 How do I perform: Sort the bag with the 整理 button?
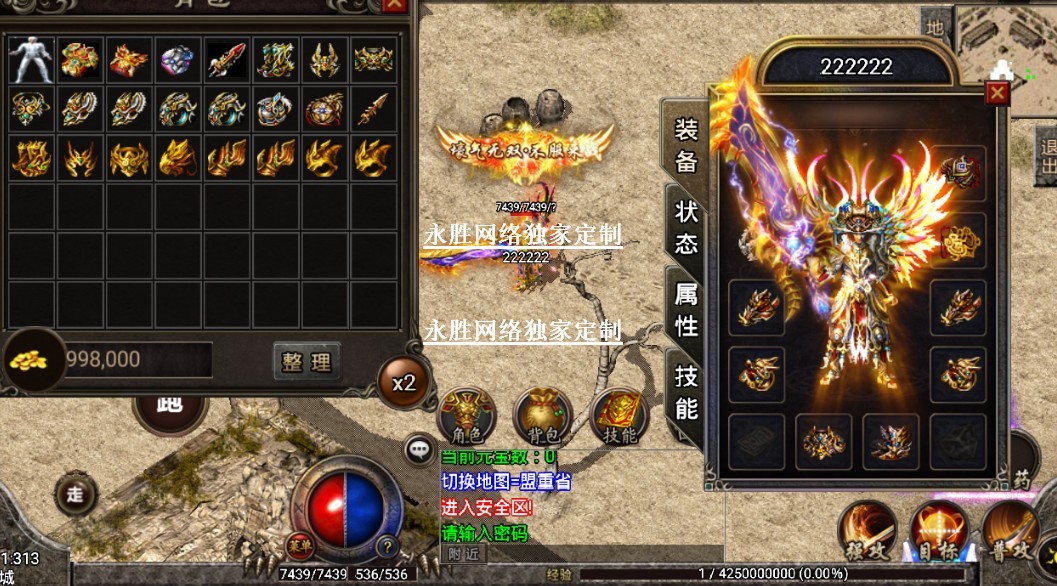point(306,361)
